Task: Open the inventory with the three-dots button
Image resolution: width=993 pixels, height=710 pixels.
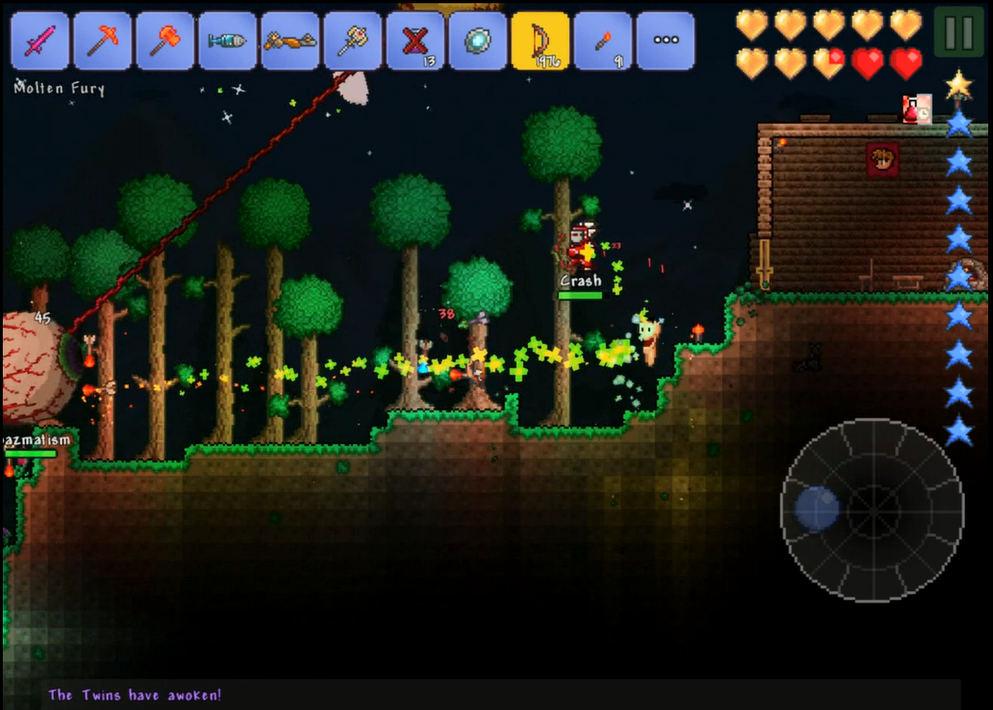Action: [x=665, y=41]
